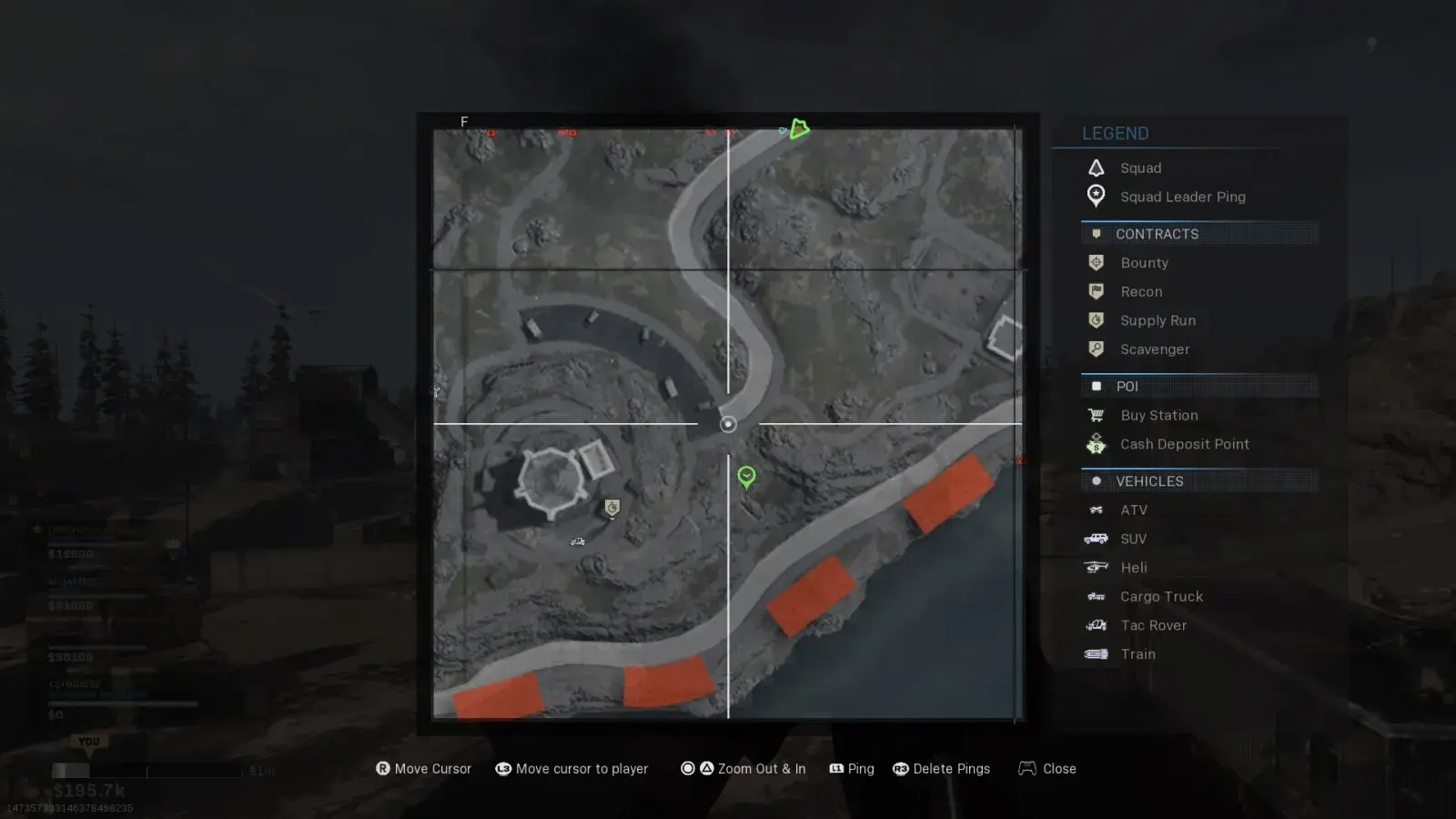Click the Cargo Truck icon in the legend
This screenshot has height=819, width=1456.
(1096, 596)
